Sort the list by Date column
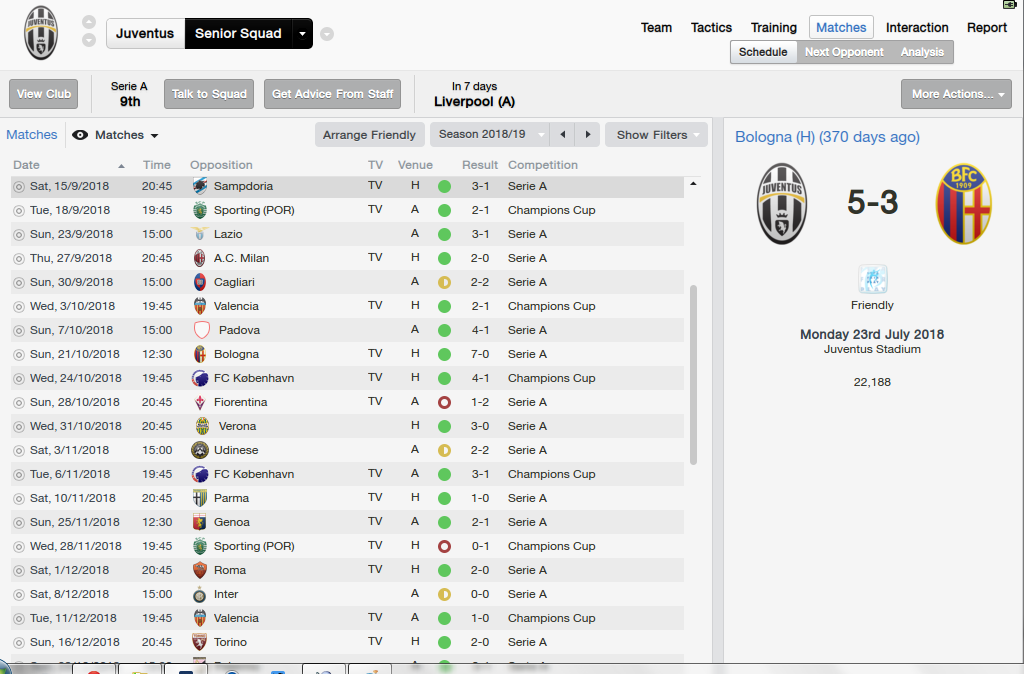Viewport: 1024px width, 674px height. point(27,165)
